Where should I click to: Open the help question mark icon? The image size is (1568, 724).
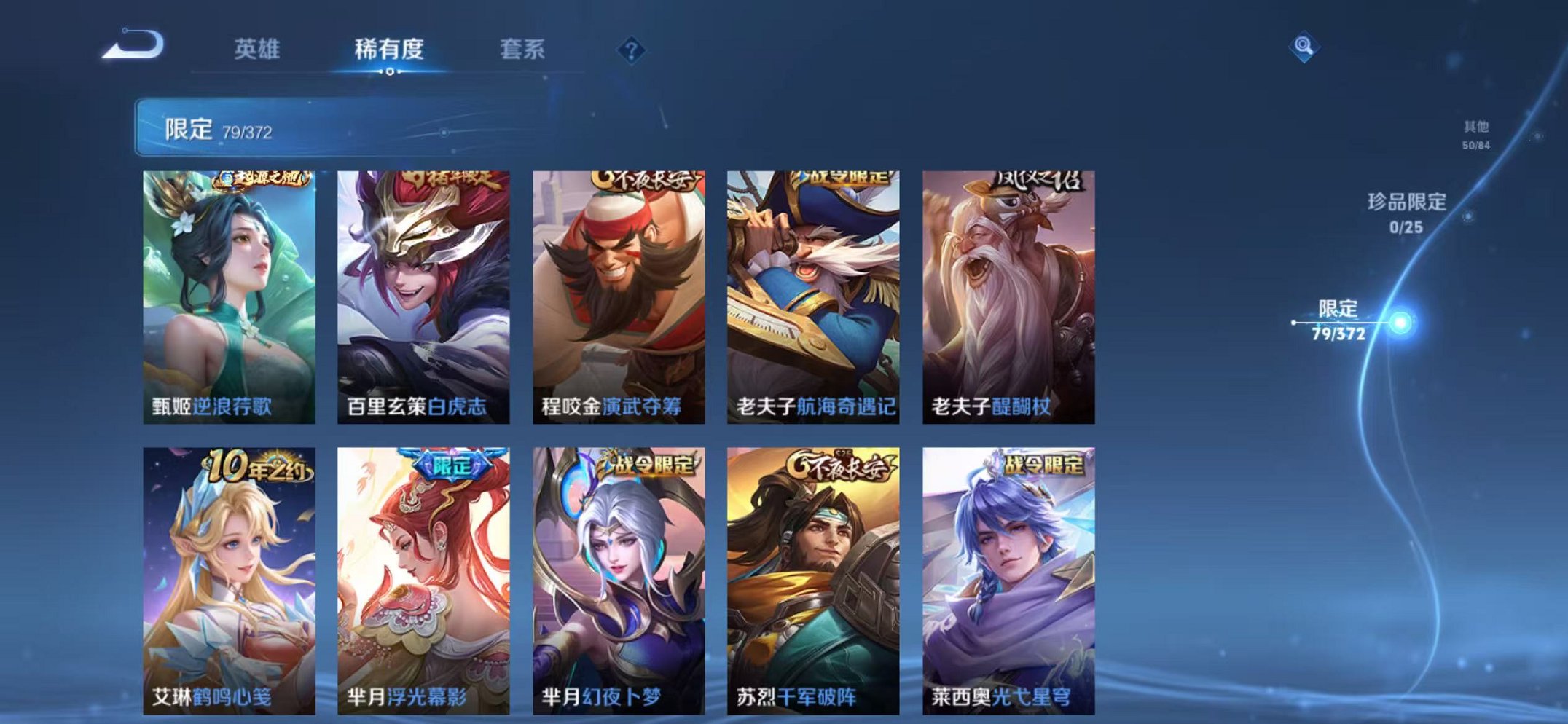631,50
